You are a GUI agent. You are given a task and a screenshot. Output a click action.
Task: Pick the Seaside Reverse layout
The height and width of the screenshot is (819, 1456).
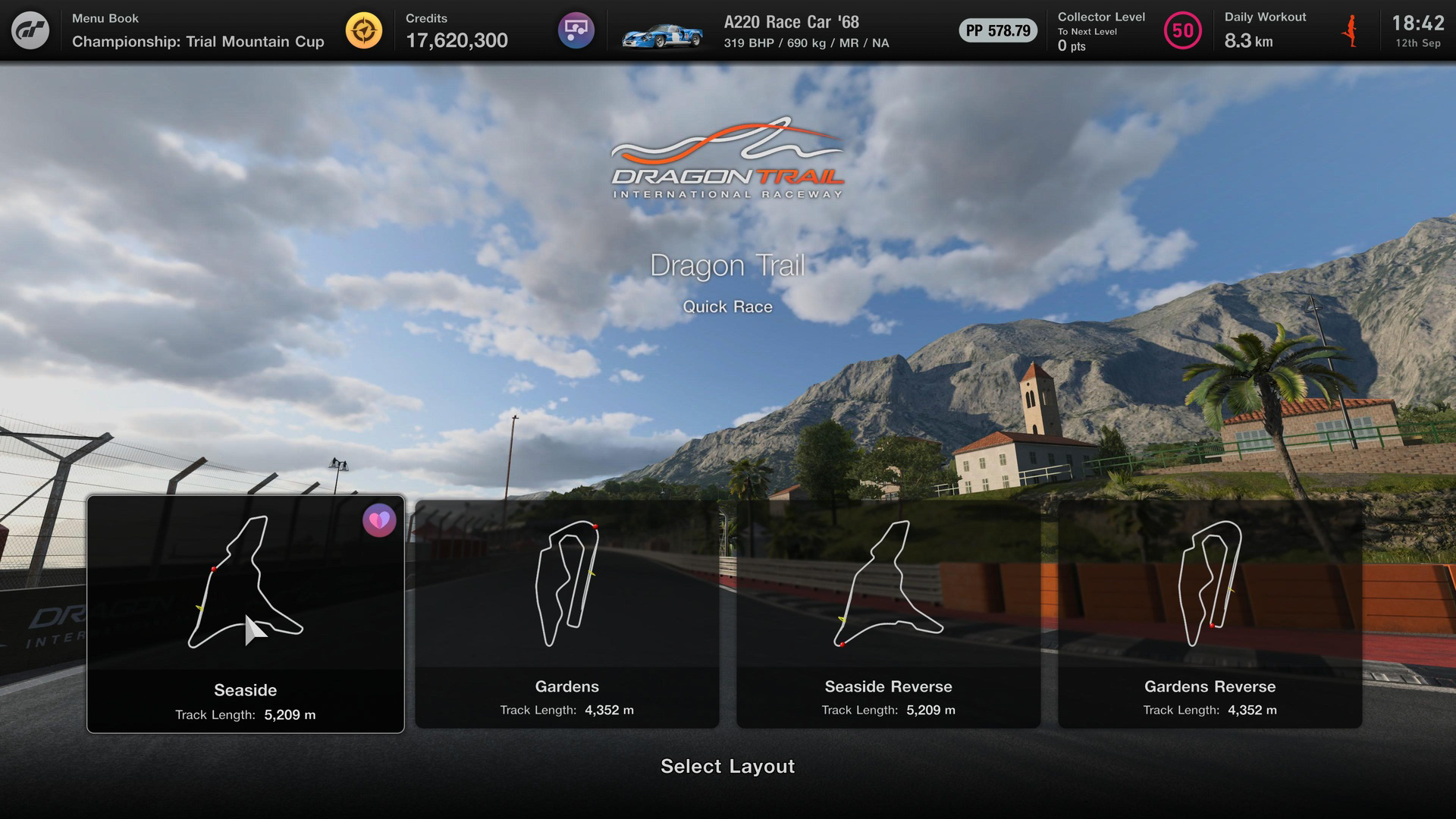(888, 614)
